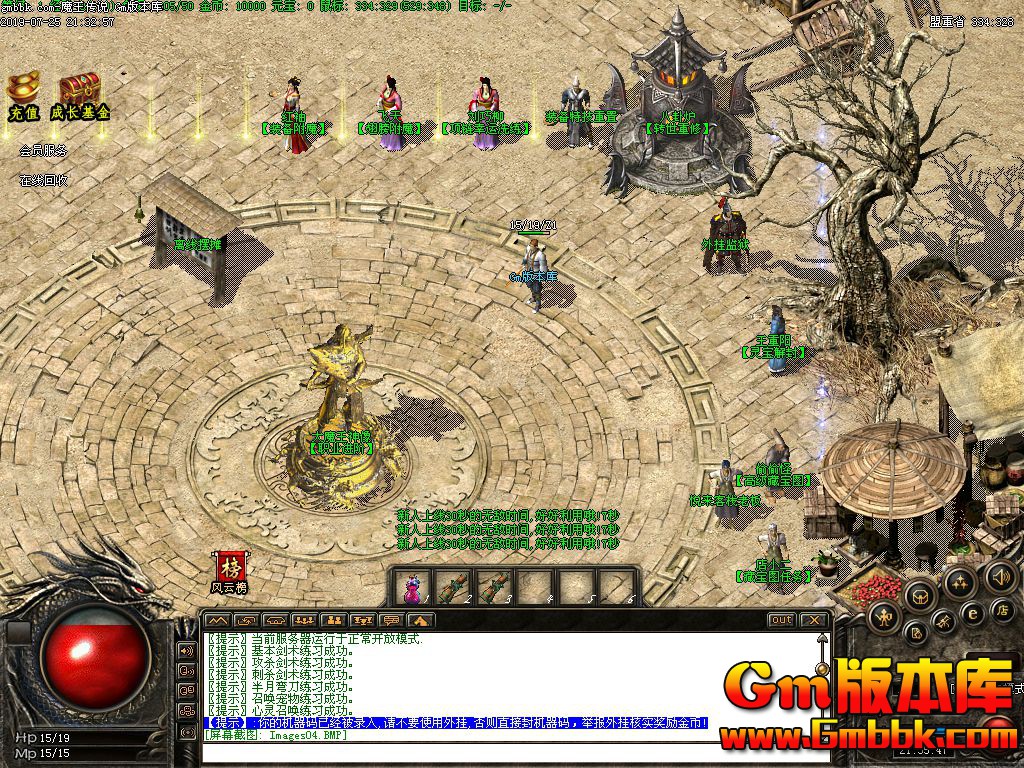Open the bag inventory round button
The width and height of the screenshot is (1024, 768).
[920, 597]
